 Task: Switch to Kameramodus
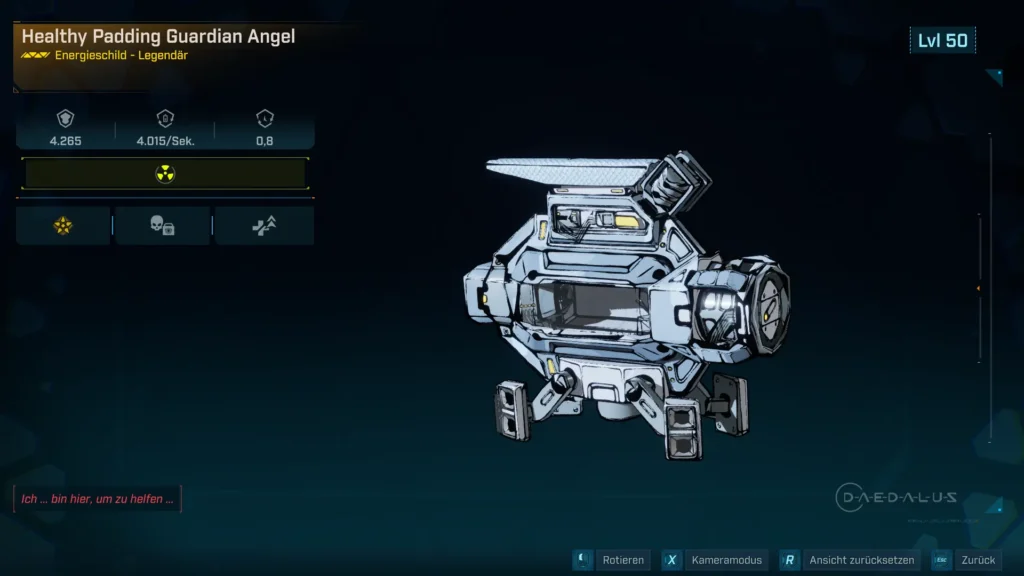click(x=715, y=560)
